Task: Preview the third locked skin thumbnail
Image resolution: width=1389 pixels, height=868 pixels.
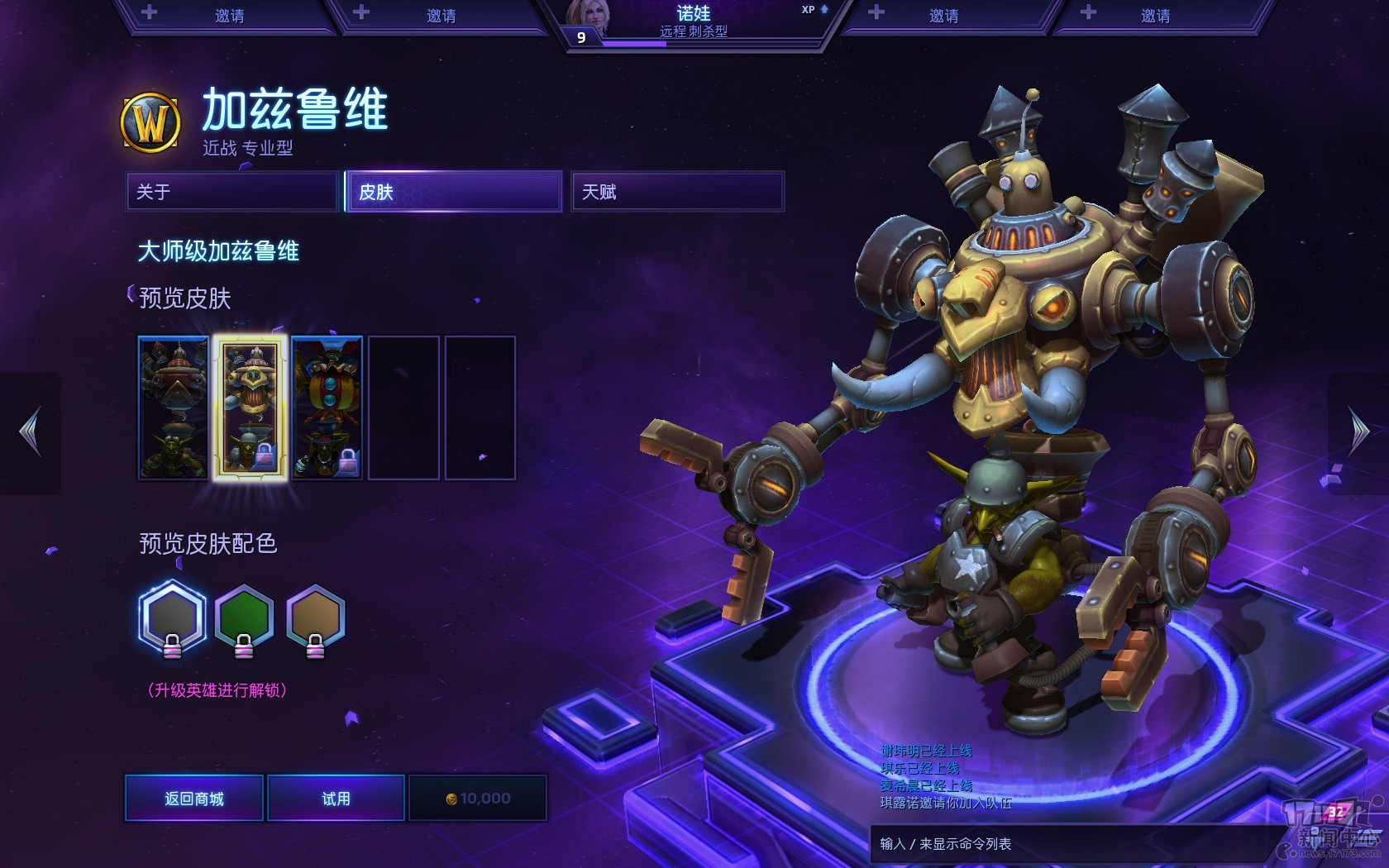Action: 327,408
